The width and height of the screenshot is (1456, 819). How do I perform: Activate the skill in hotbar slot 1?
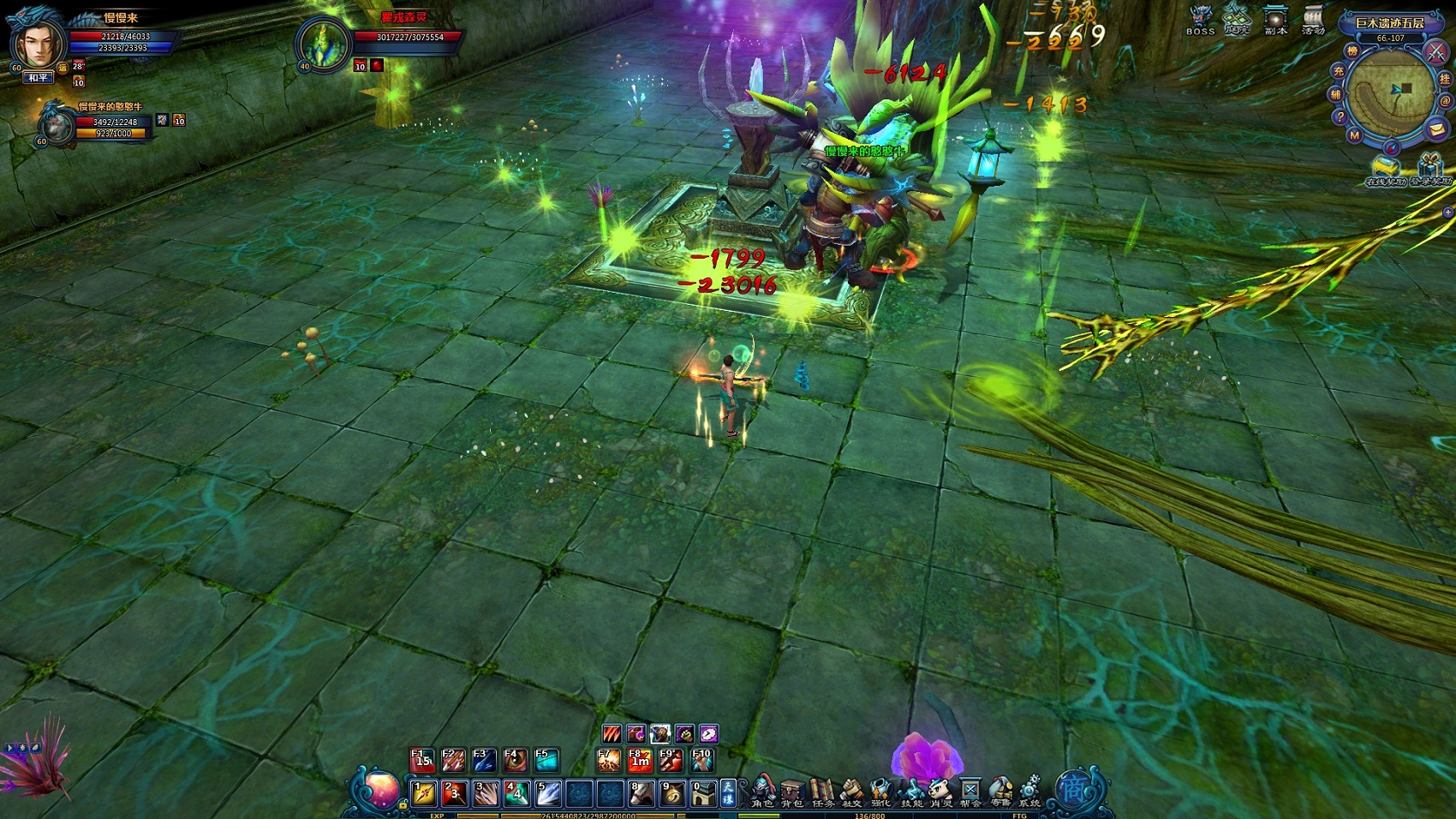point(424,793)
